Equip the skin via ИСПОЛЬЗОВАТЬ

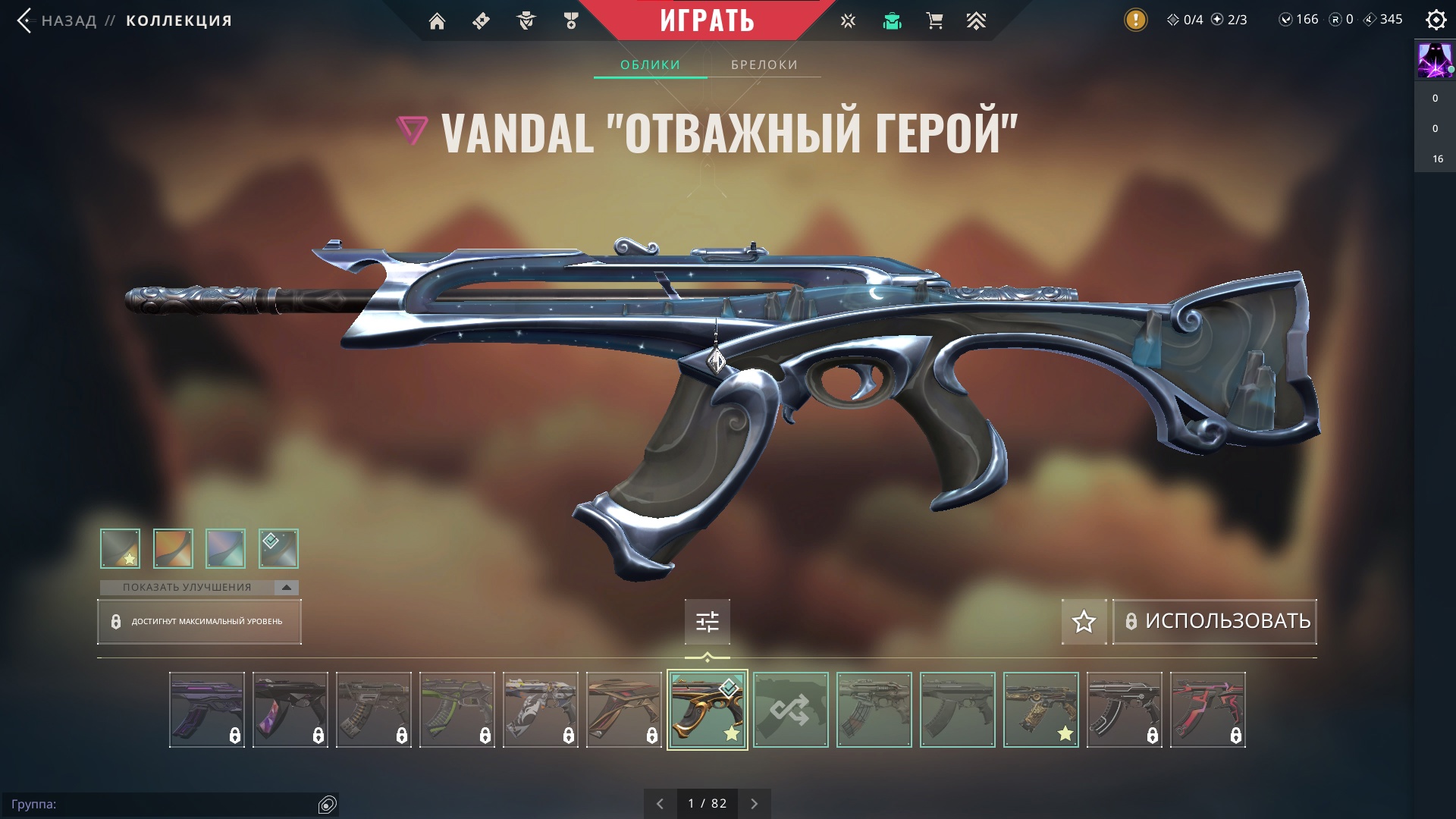1215,621
